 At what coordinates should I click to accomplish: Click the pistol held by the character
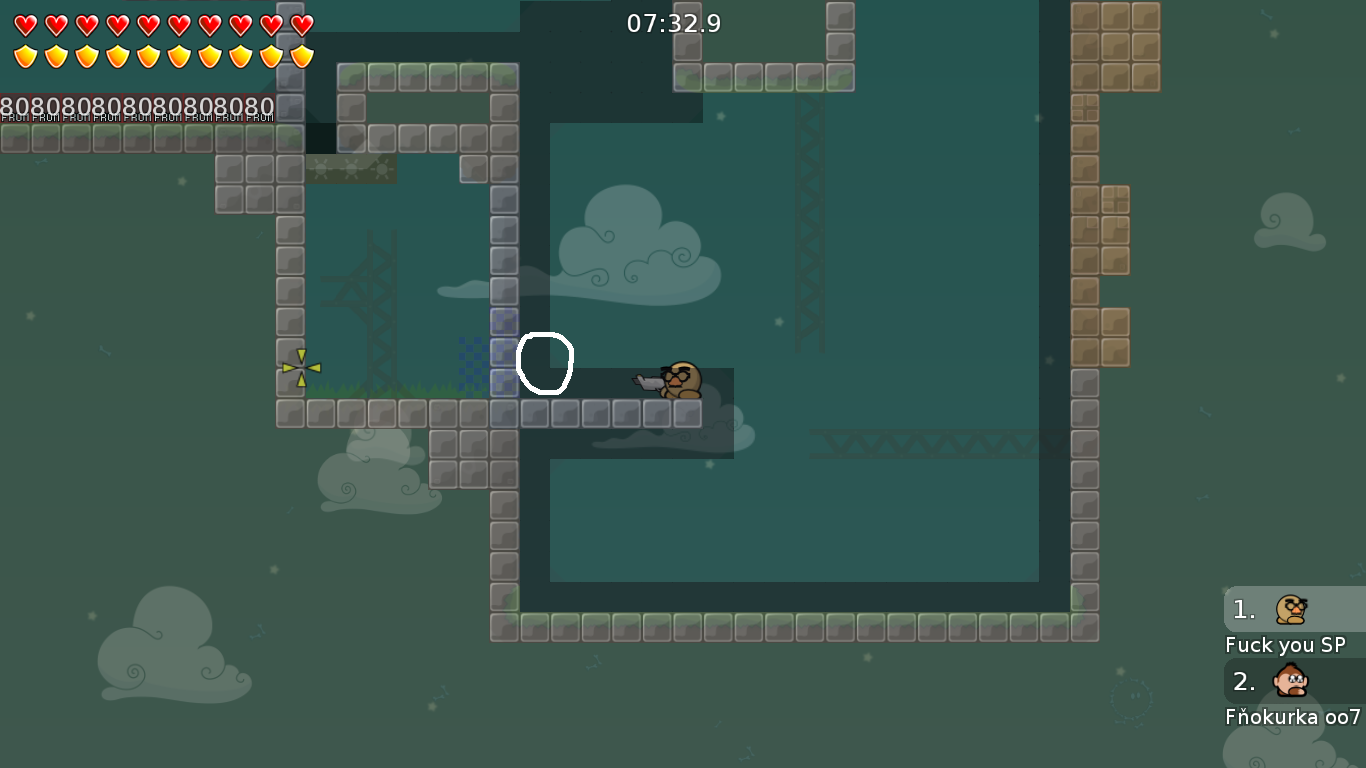648,381
